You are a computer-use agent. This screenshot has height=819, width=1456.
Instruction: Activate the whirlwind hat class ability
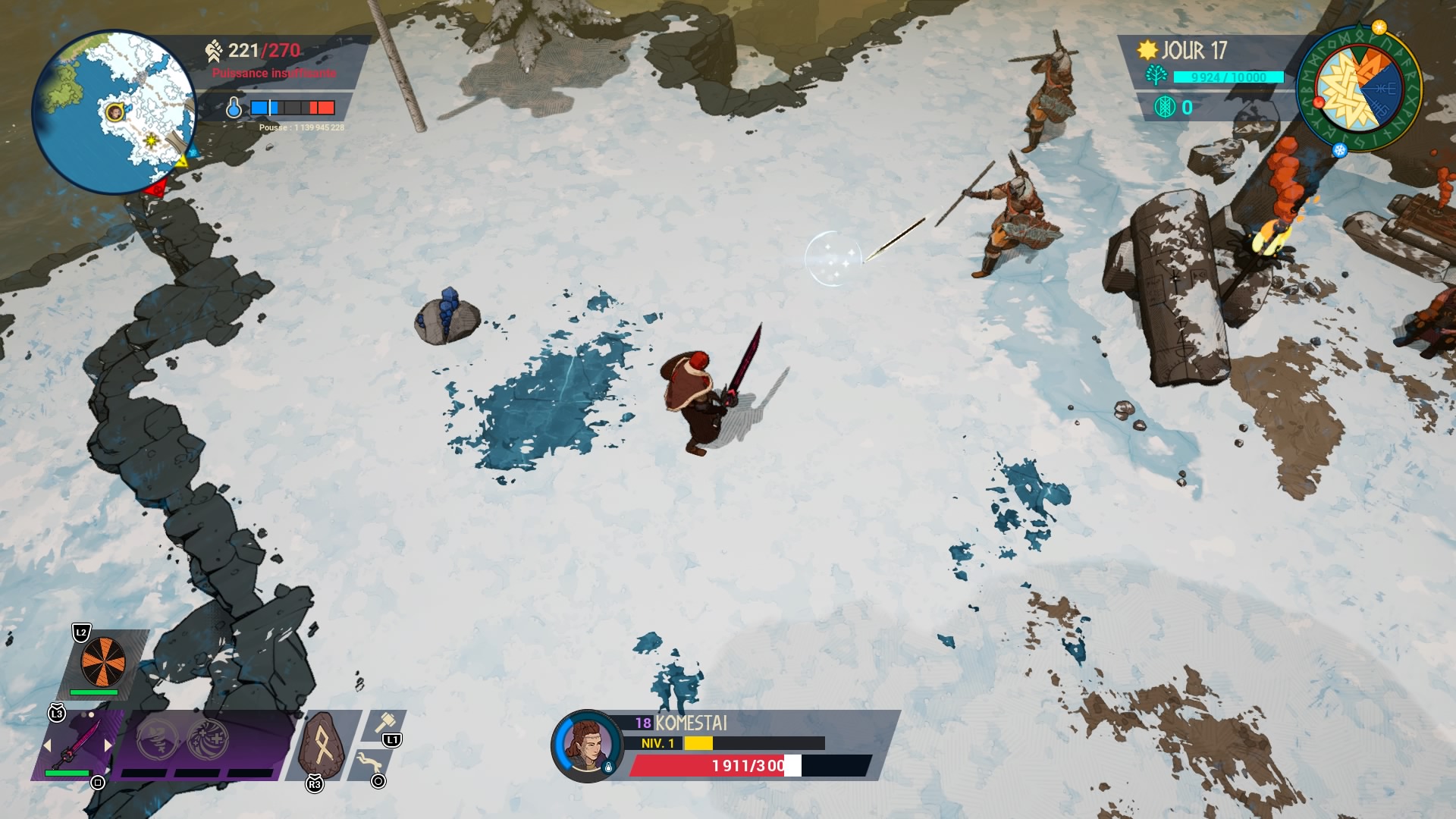157,737
